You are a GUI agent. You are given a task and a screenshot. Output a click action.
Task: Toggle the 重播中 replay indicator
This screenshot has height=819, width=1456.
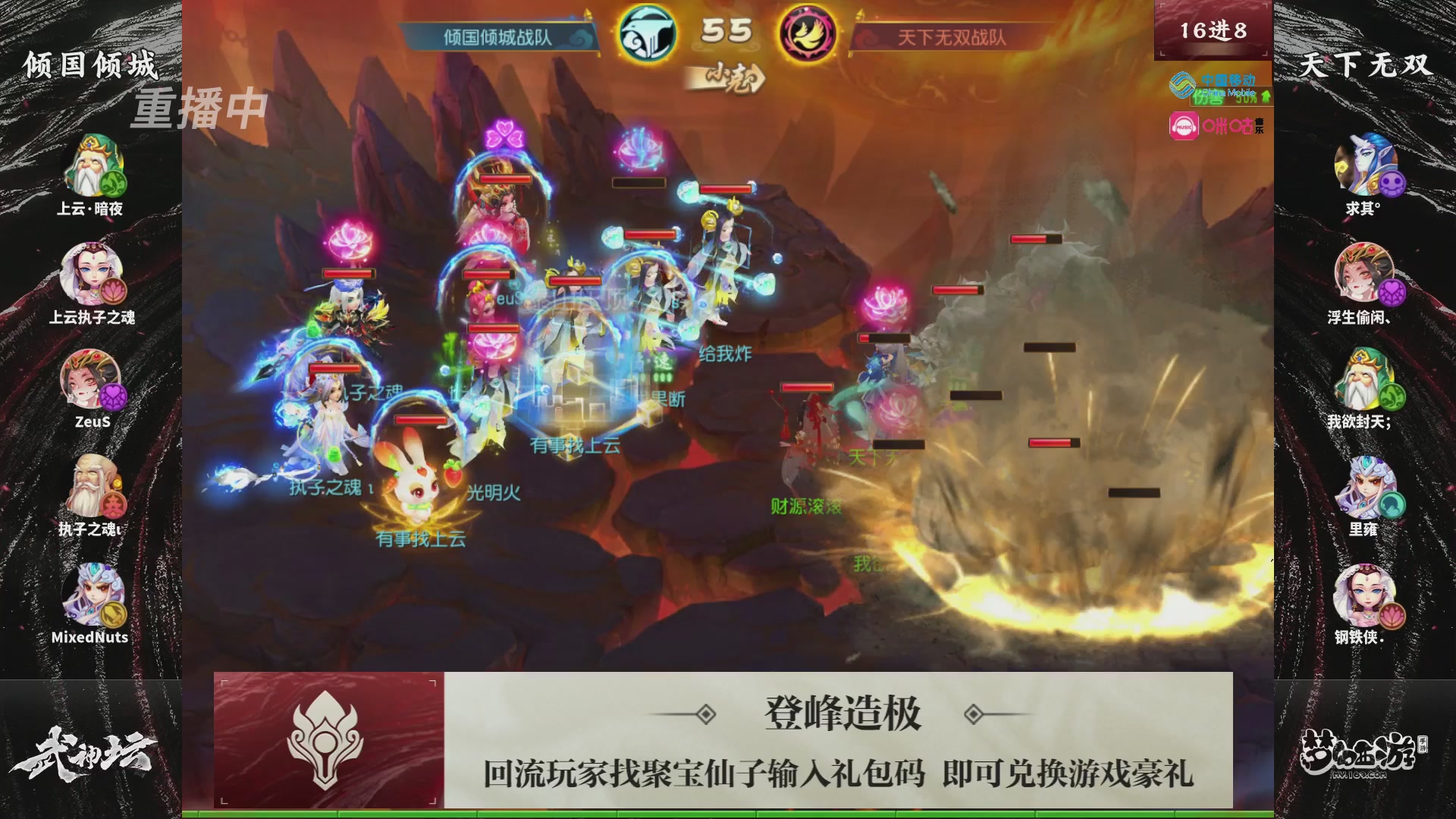pos(199,106)
